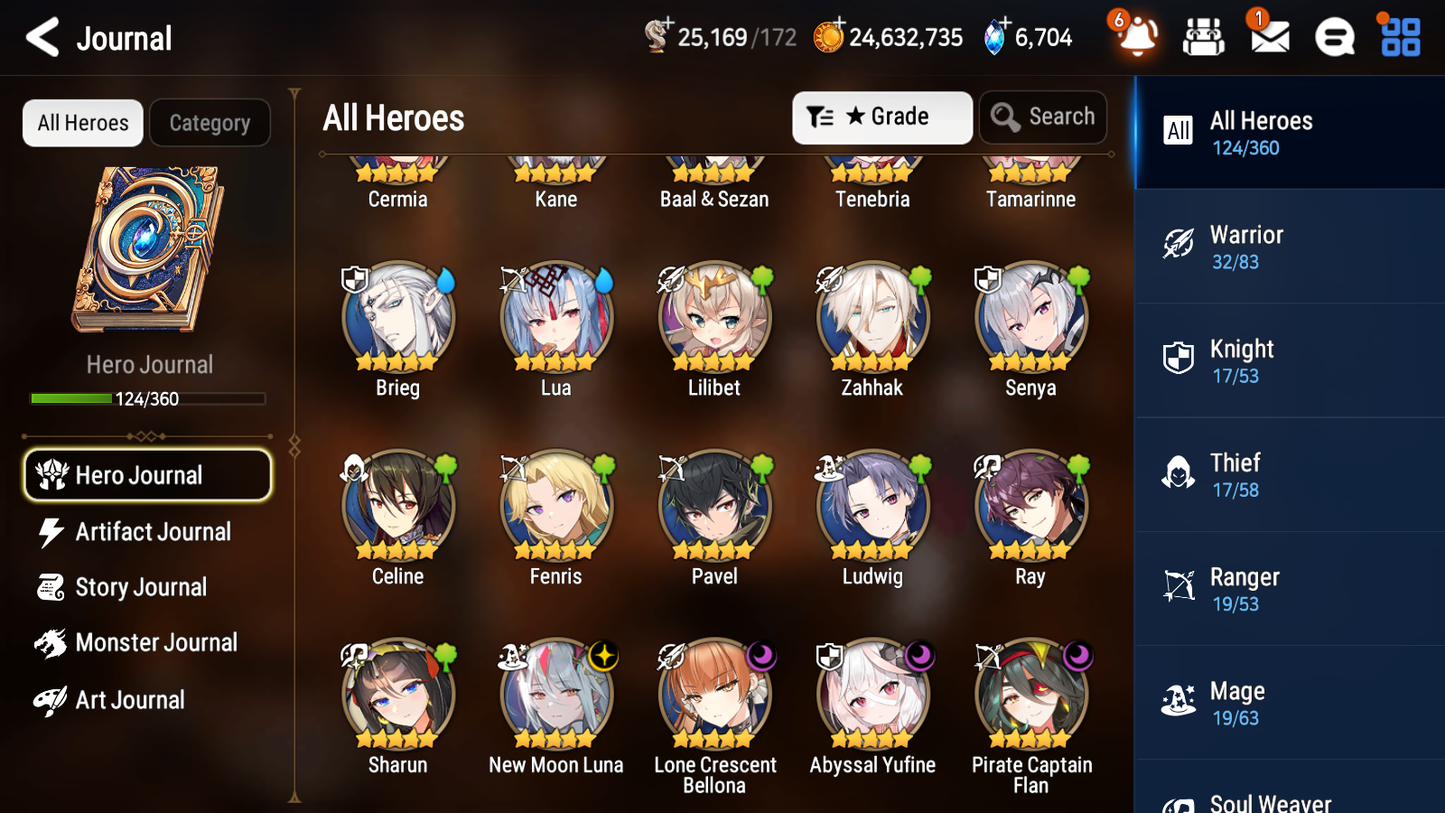Image resolution: width=1445 pixels, height=813 pixels.
Task: Toggle the Thief class filter
Action: [x=1179, y=474]
